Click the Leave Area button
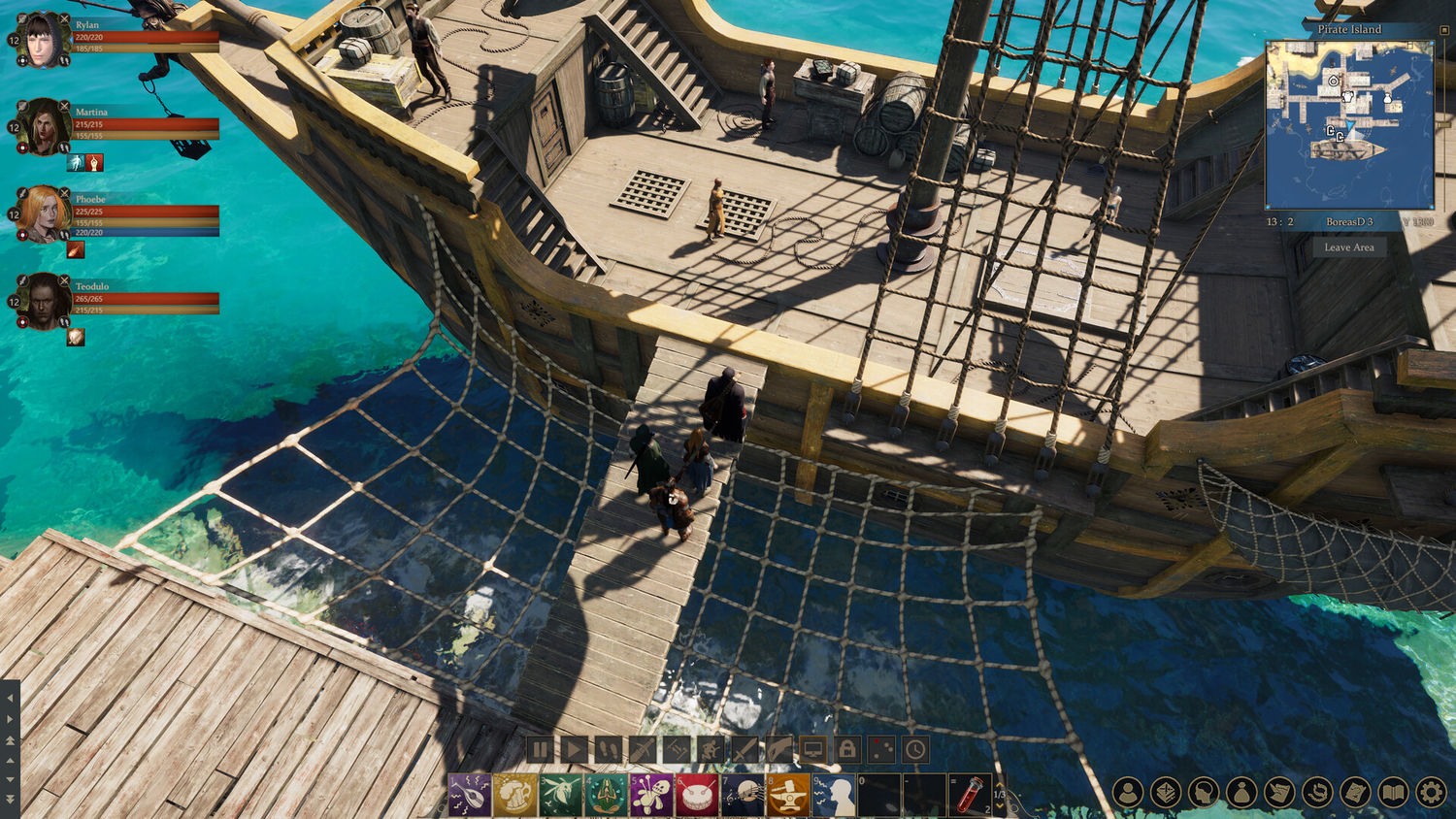 [x=1349, y=247]
